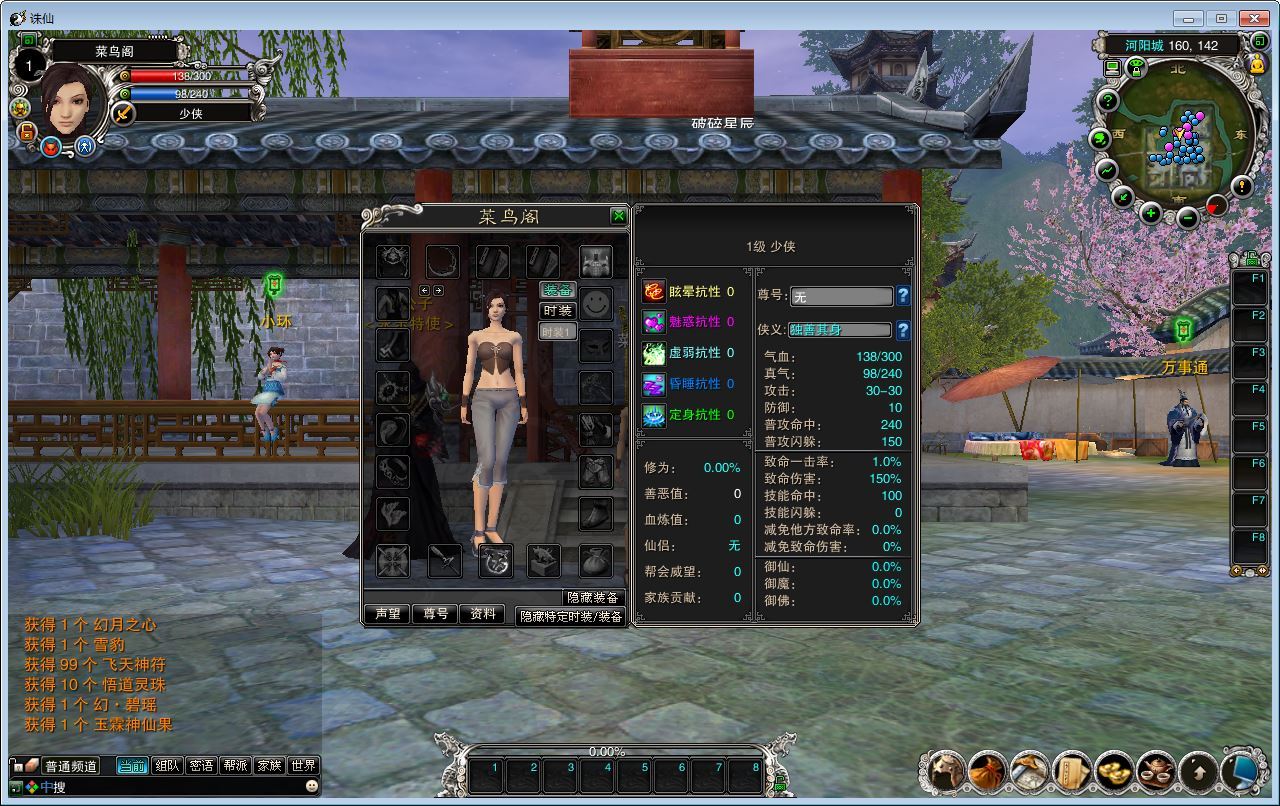This screenshot has height=806, width=1280.
Task: Click the question mark button on the minimap
Action: (x=1108, y=100)
